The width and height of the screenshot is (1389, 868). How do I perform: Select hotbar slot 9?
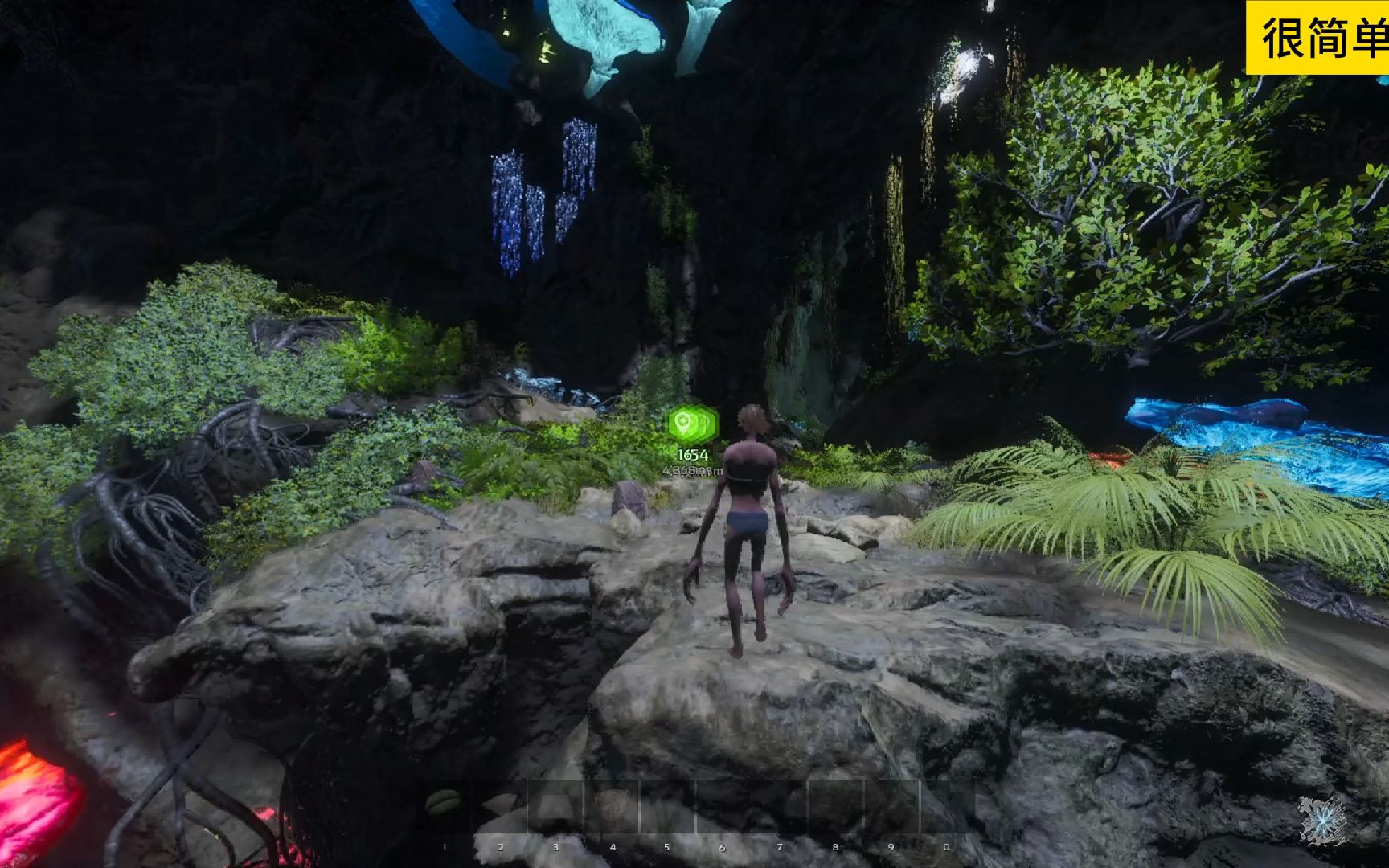click(892, 804)
